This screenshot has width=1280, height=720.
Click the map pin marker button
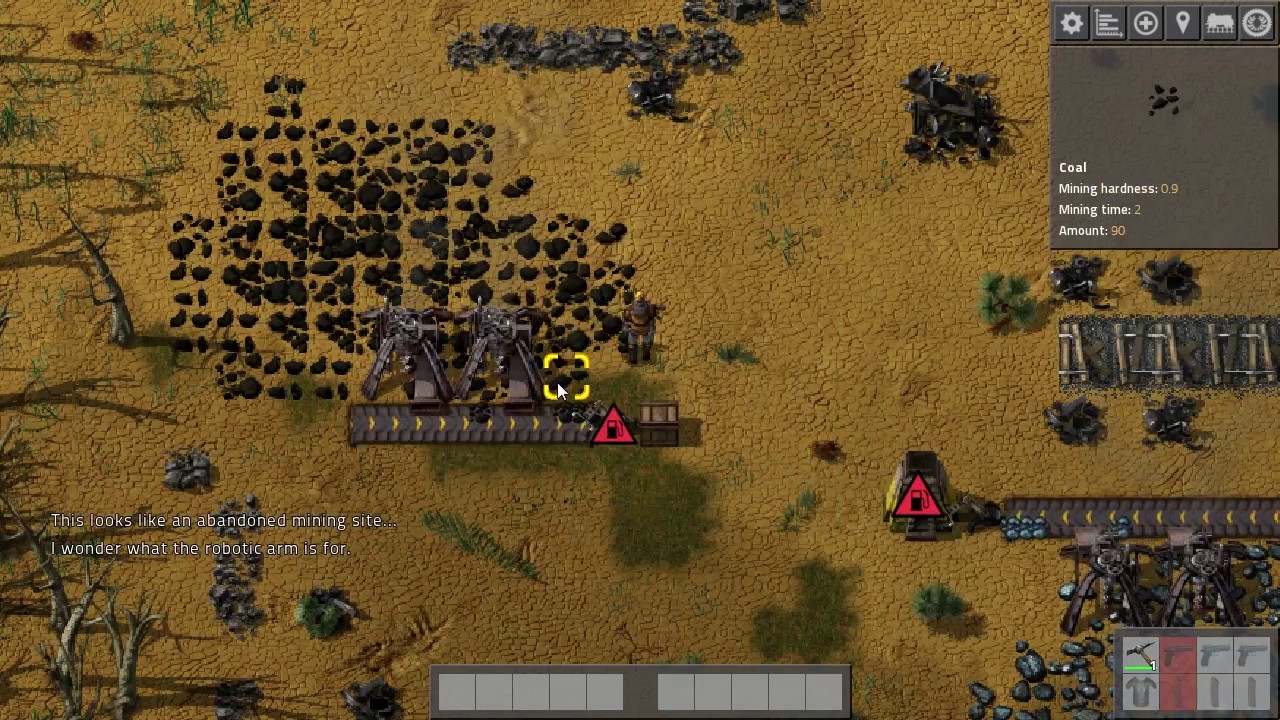point(1182,23)
